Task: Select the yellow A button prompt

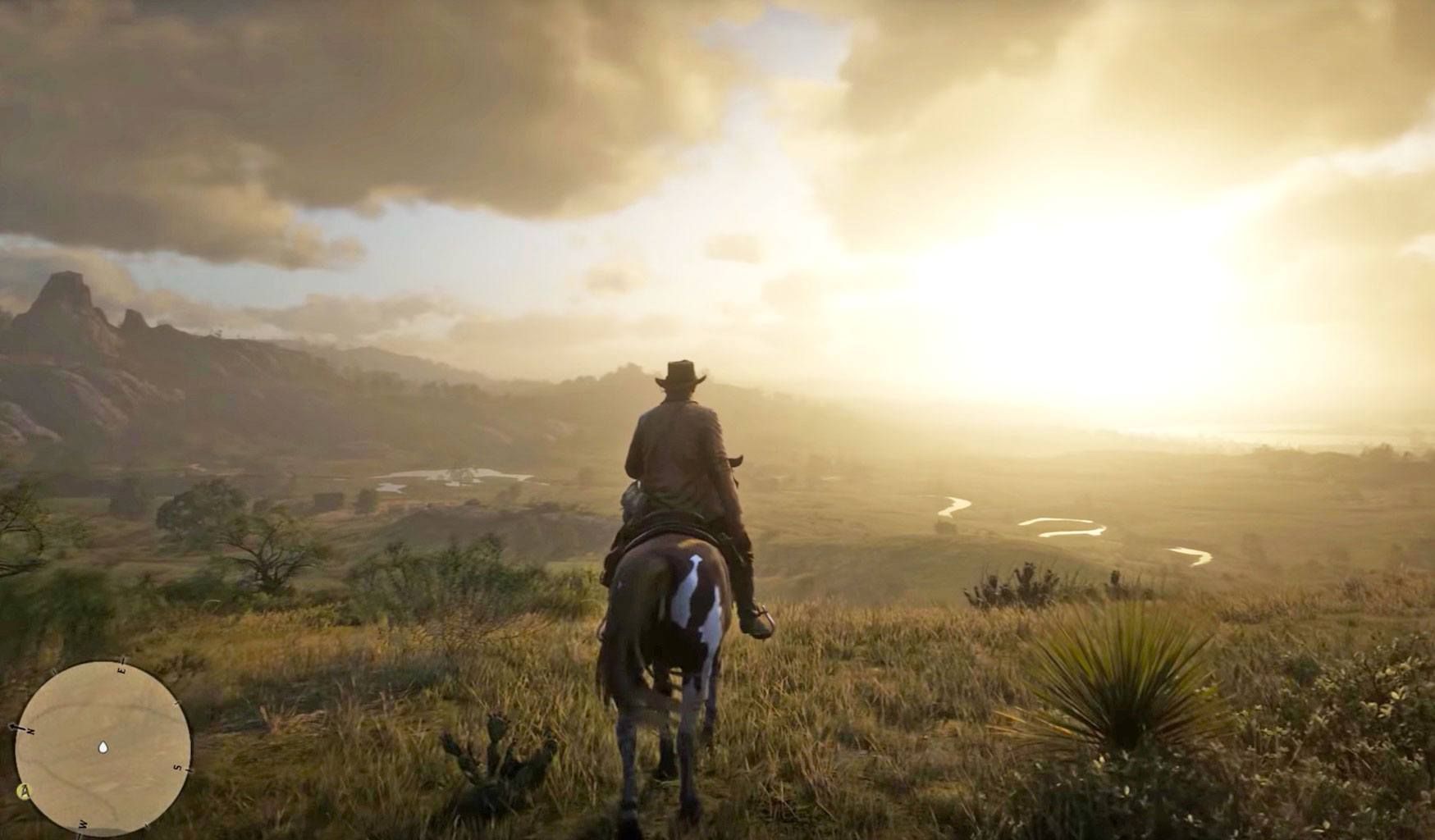Action: (x=25, y=792)
